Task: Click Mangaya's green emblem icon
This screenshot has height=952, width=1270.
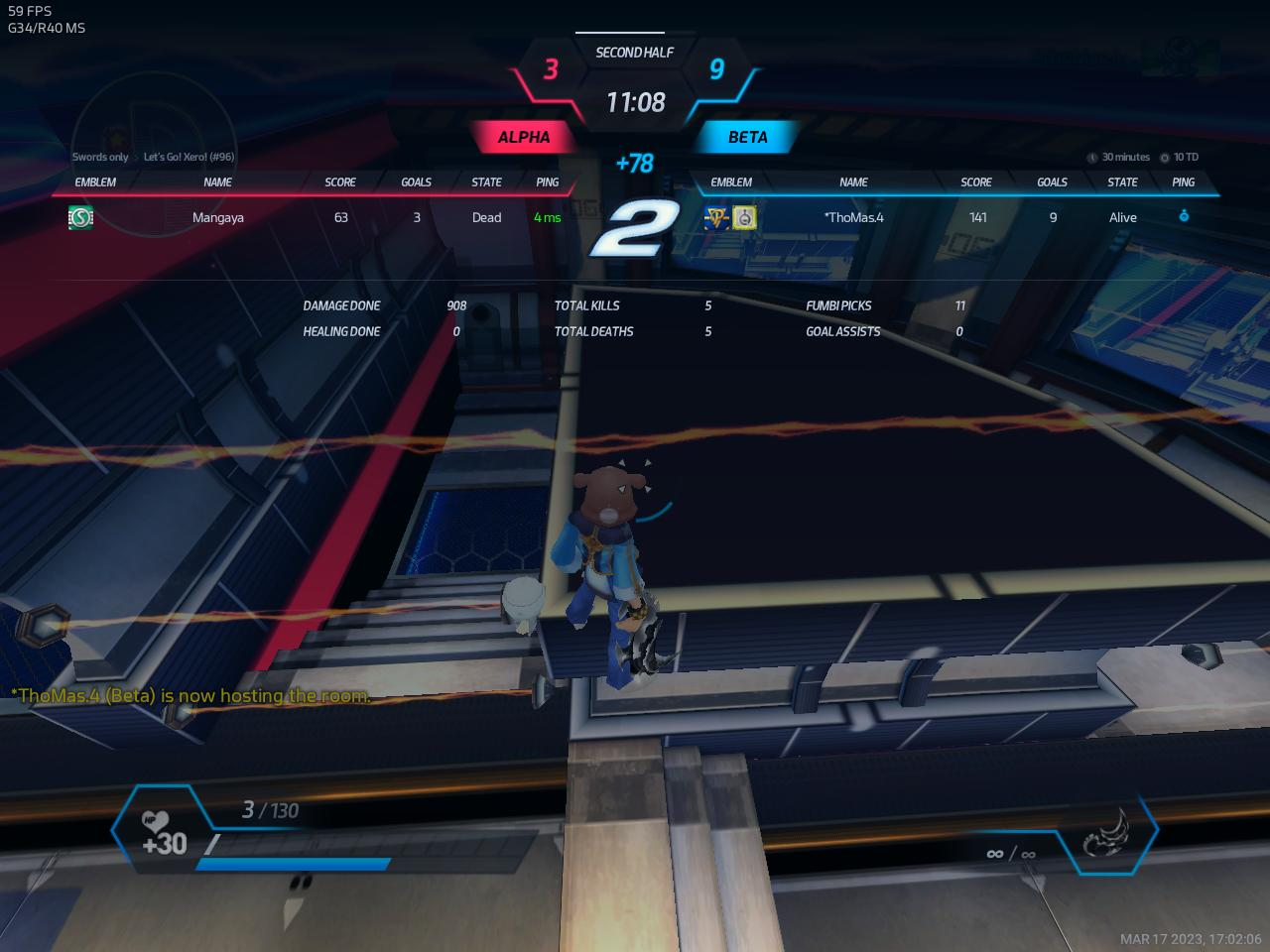Action: click(x=80, y=218)
